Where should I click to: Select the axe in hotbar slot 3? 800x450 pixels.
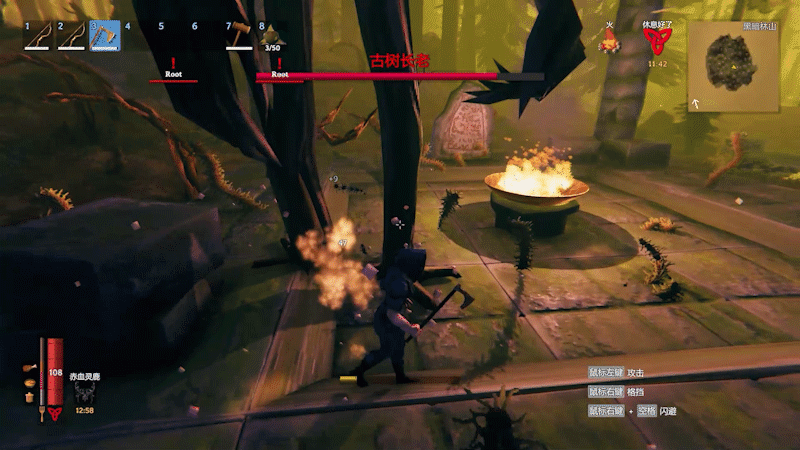tap(103, 36)
